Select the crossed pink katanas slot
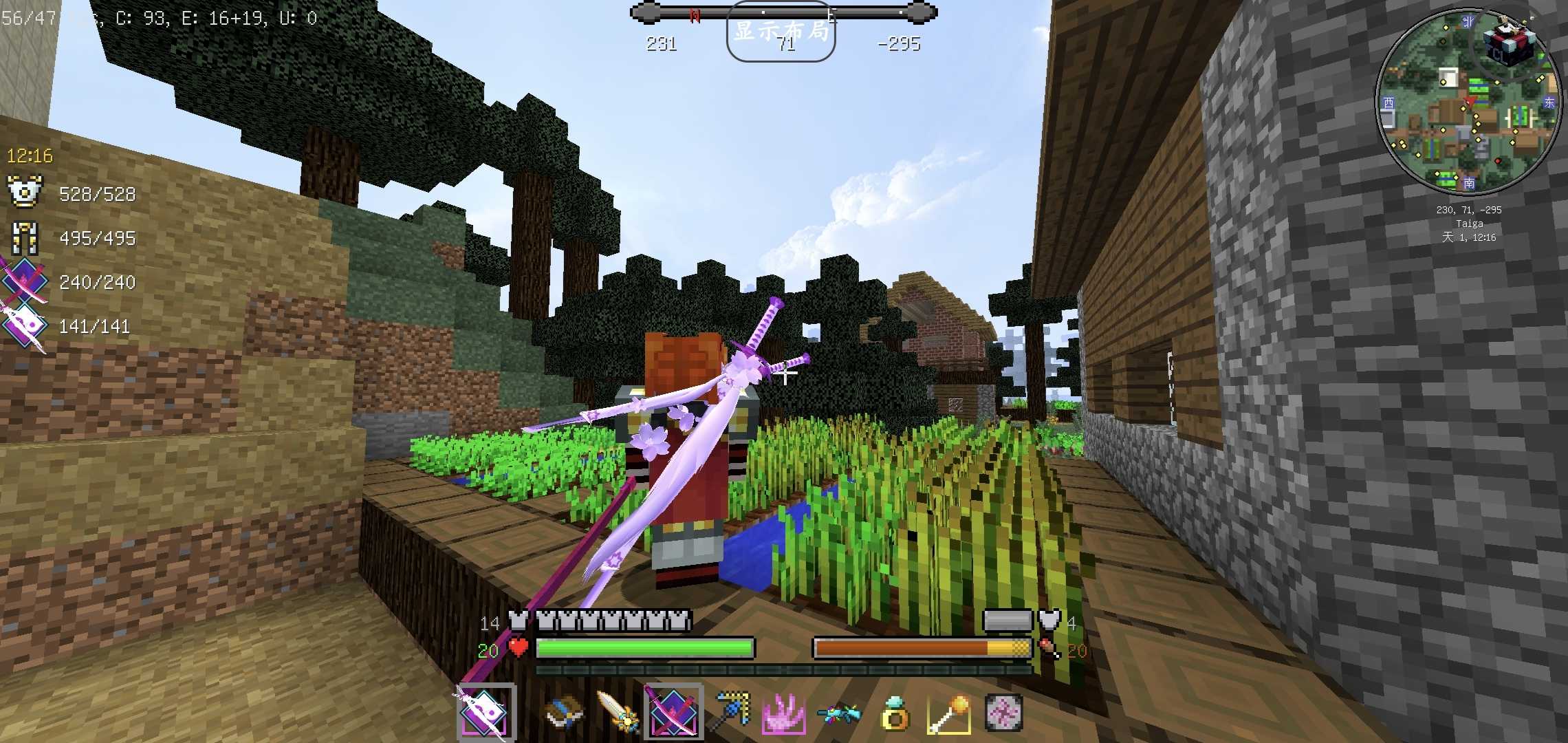This screenshot has height=743, width=1568. click(673, 713)
